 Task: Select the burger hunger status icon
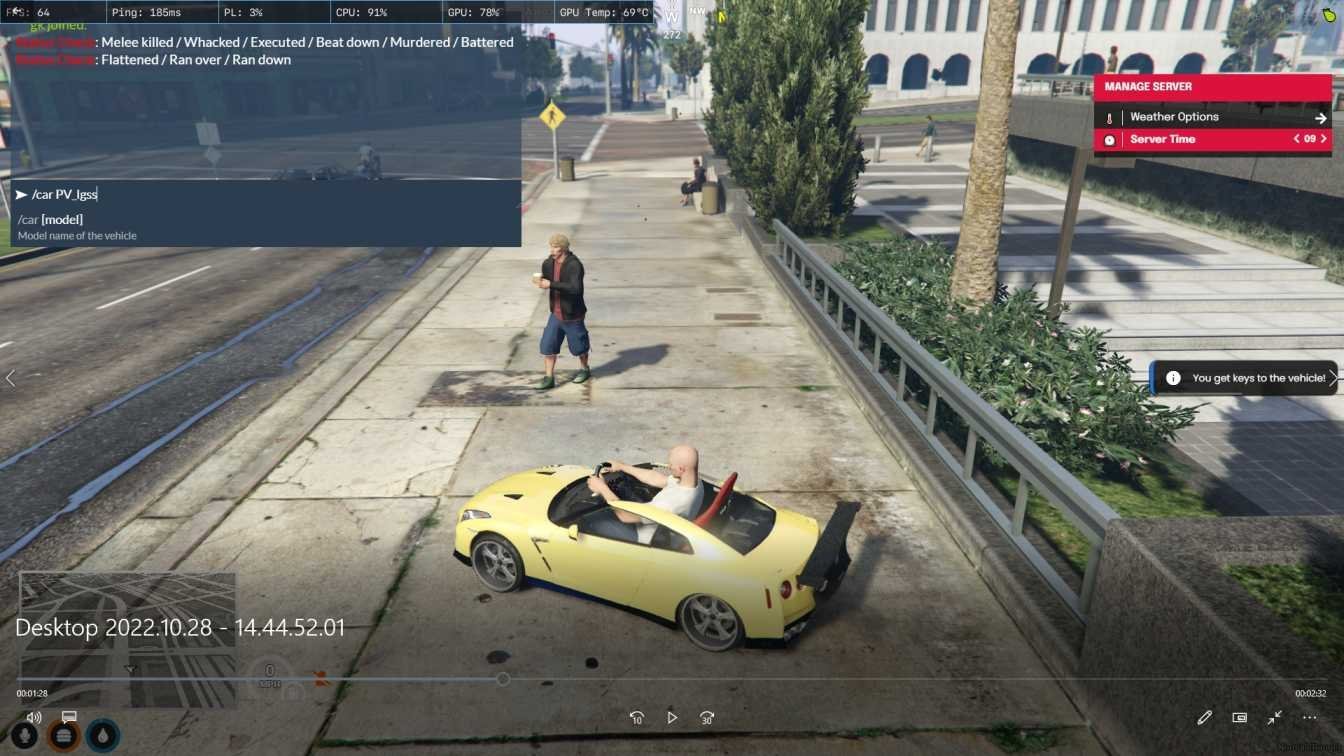[x=64, y=736]
